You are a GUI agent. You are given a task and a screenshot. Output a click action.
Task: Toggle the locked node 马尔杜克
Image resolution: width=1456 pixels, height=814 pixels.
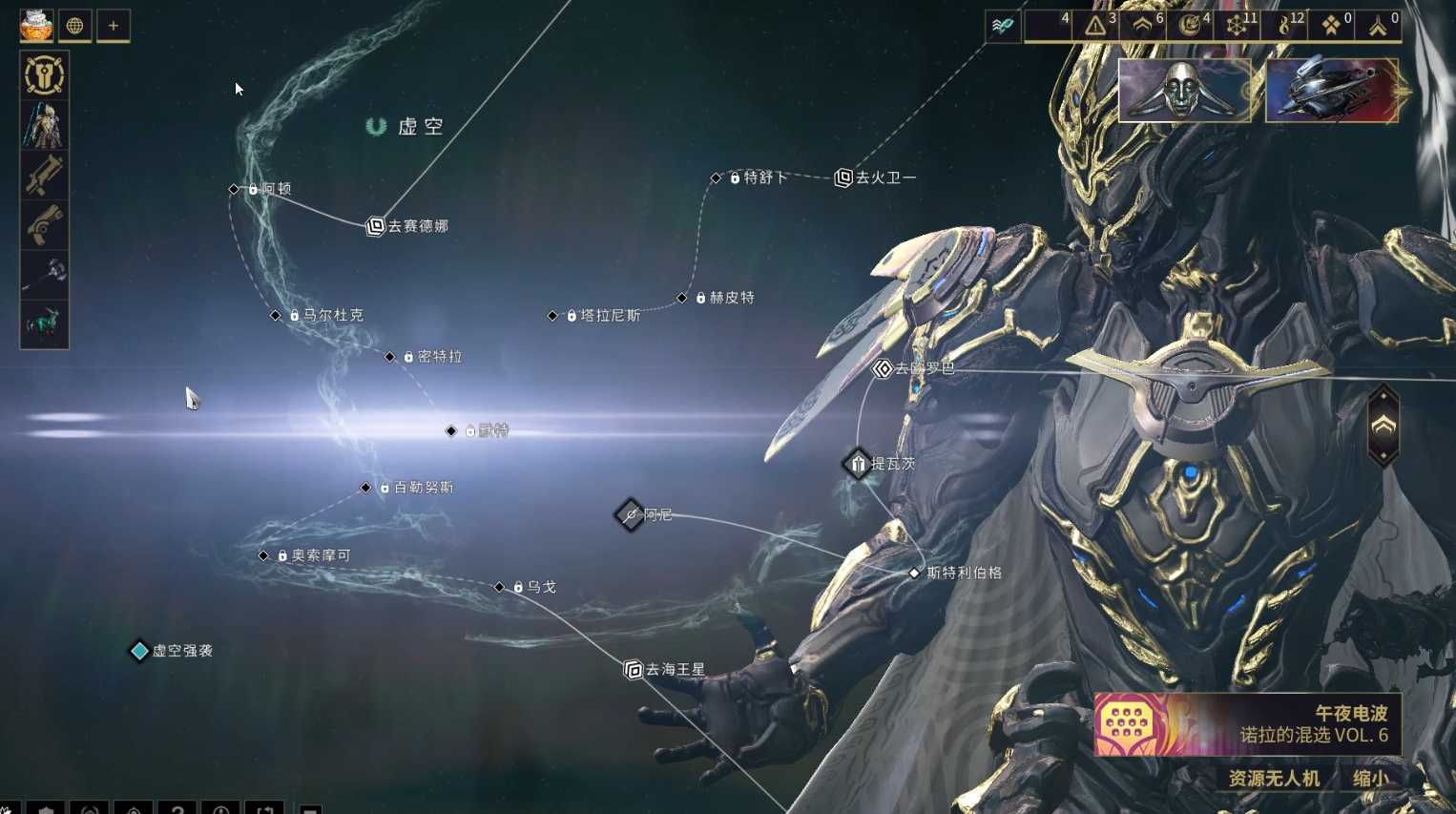pos(276,315)
